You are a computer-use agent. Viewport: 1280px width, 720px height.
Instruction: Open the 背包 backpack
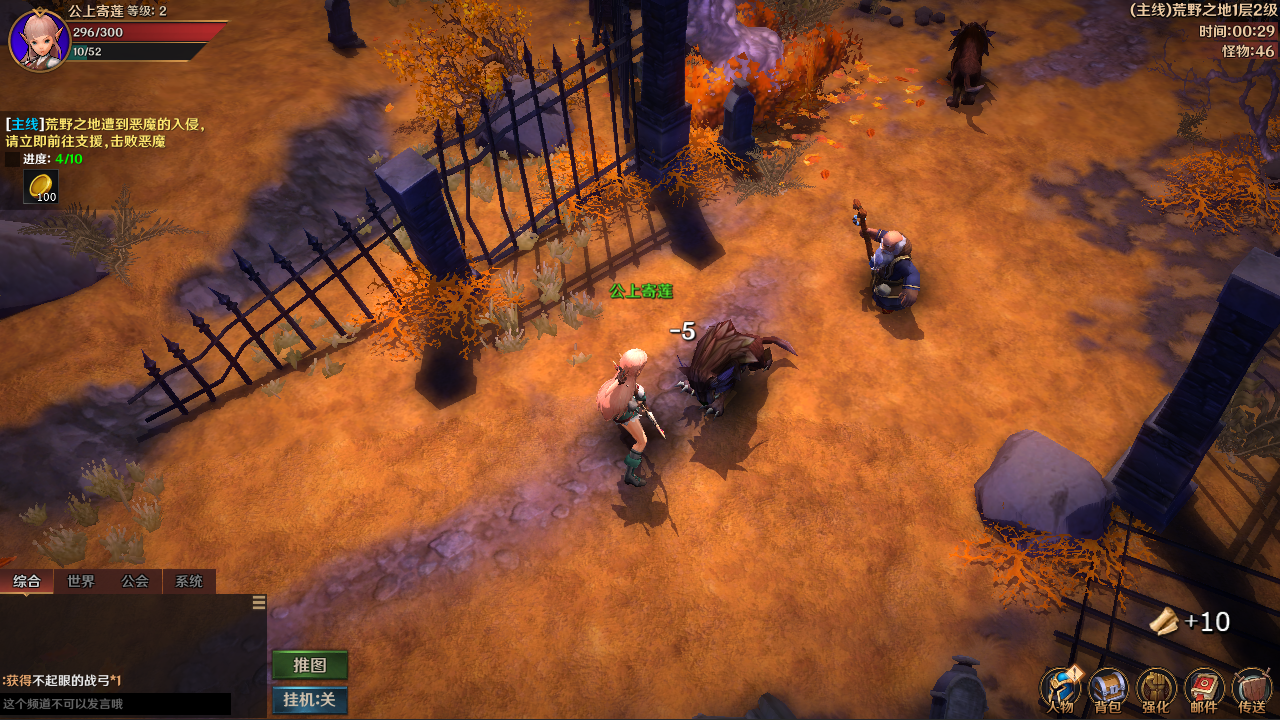pos(1108,690)
